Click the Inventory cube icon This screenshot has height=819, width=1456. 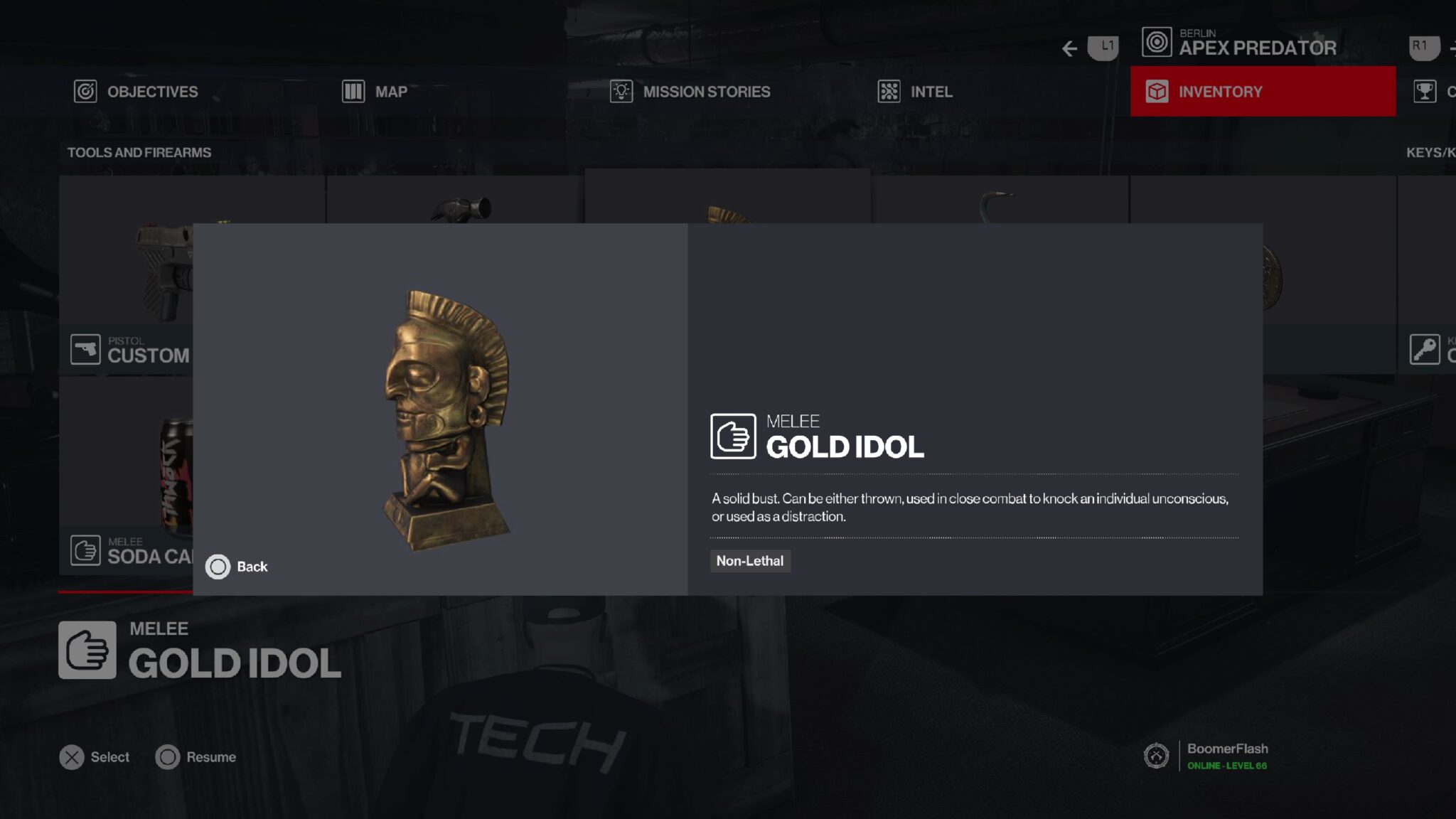click(1157, 91)
